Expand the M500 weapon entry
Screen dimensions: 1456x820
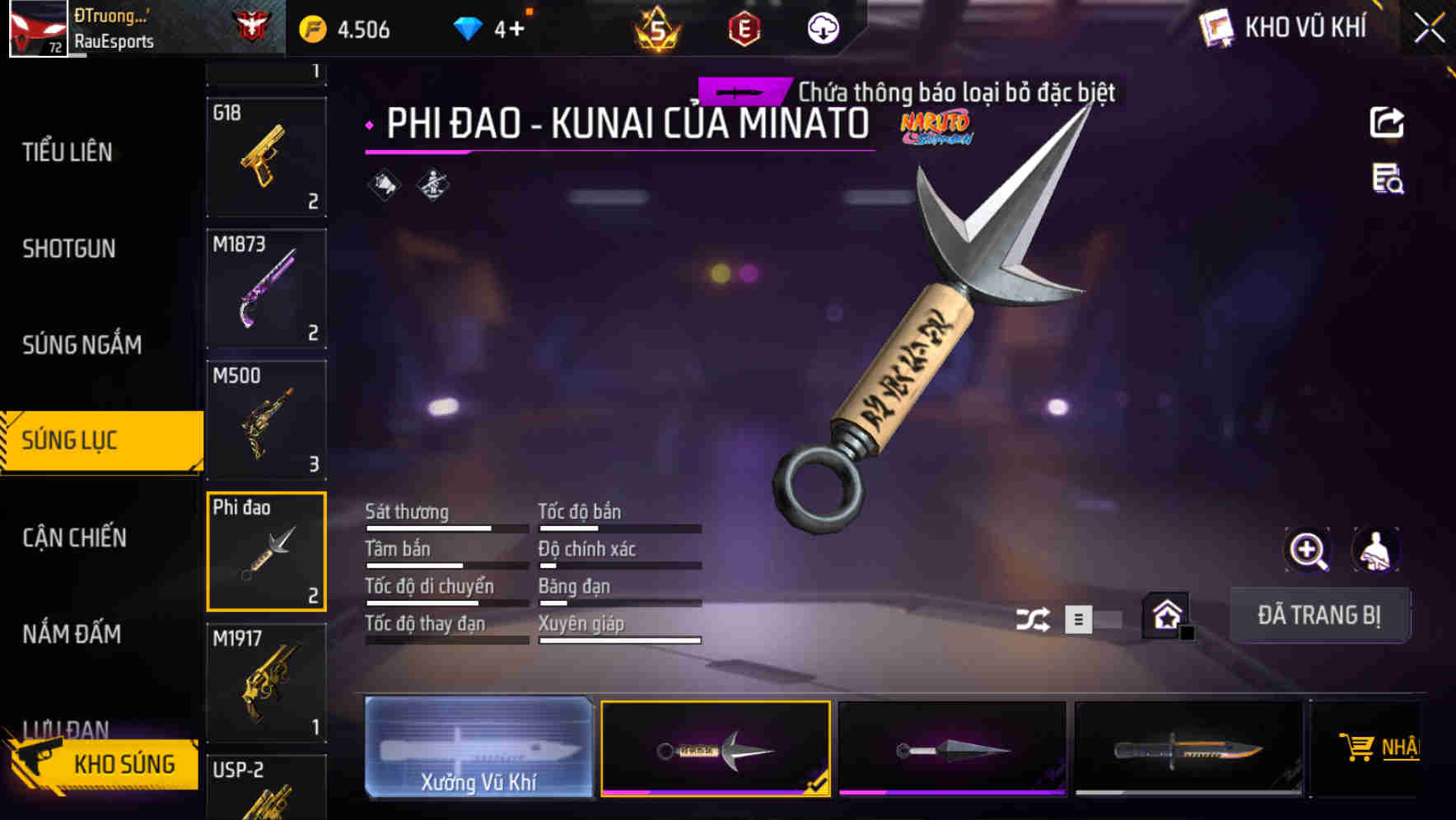pos(266,420)
